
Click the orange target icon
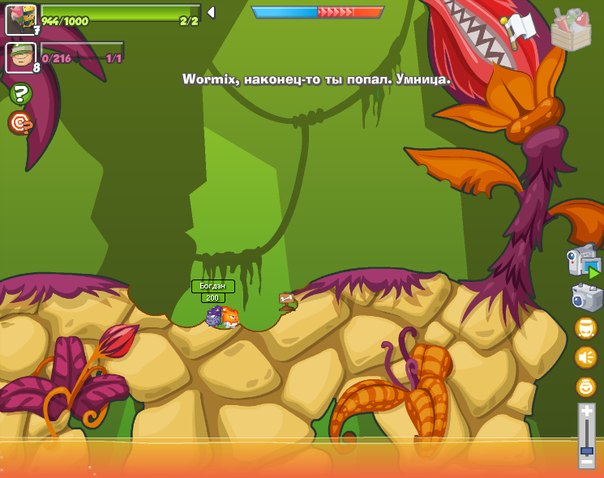20,122
